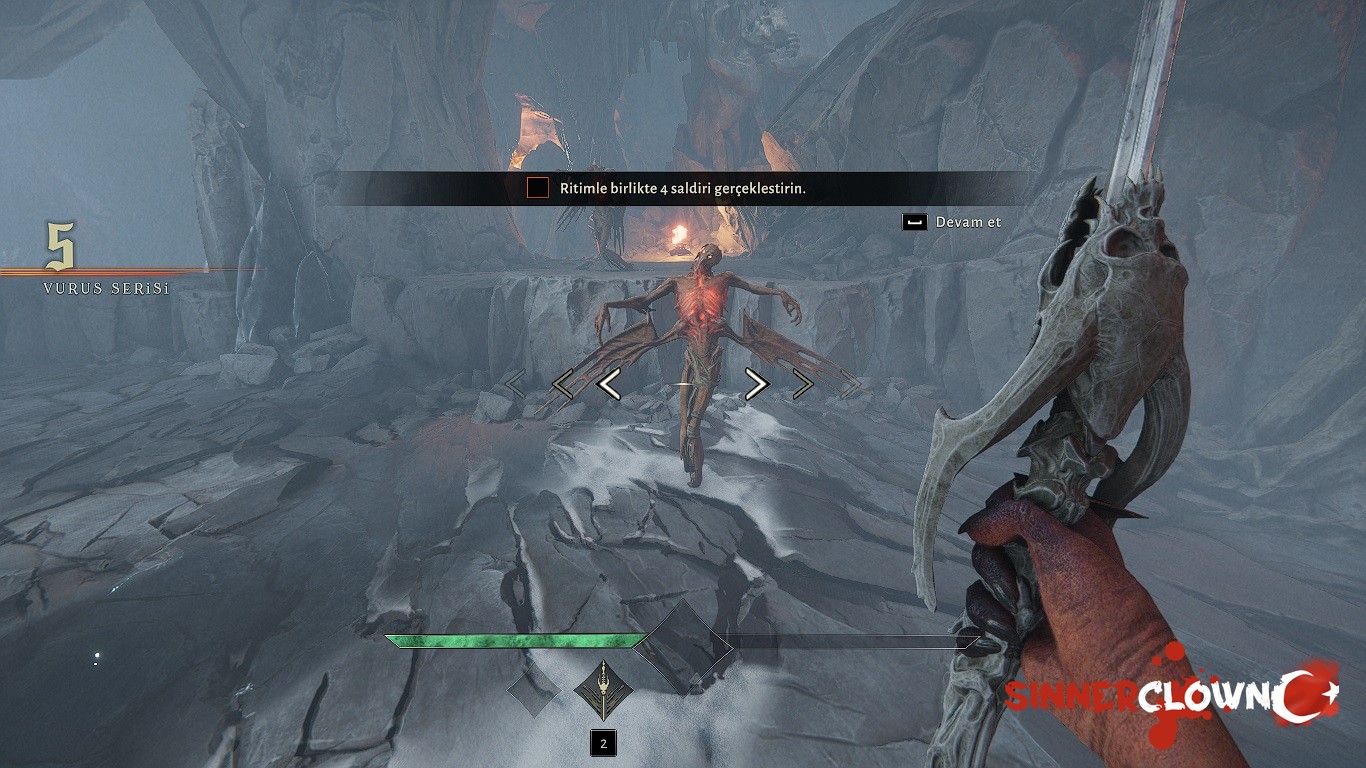This screenshot has width=1366, height=768.
Task: Select the sword weapon icon
Action: point(601,690)
